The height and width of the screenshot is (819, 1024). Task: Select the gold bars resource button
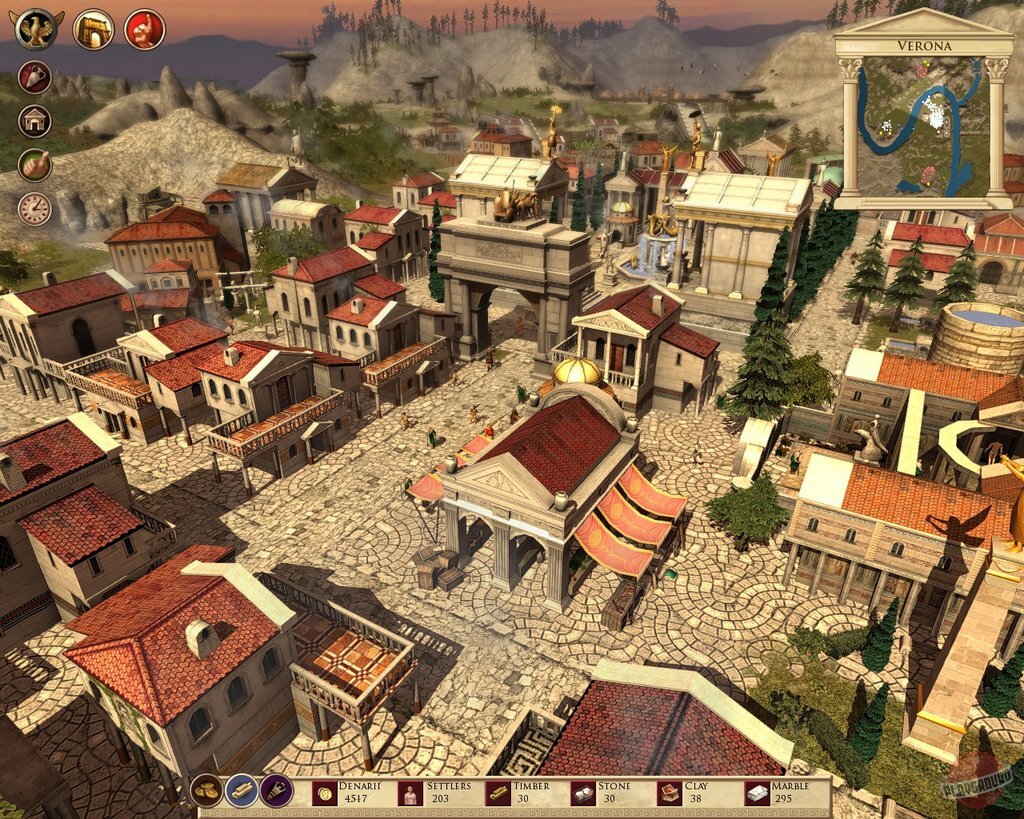coord(241,790)
